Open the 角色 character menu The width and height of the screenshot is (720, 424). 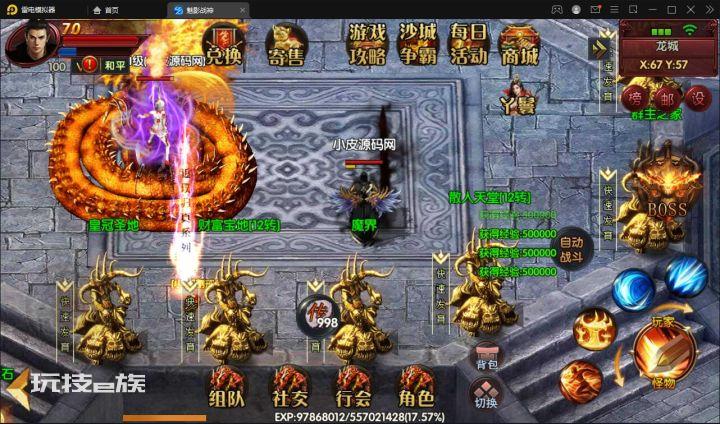[x=416, y=386]
